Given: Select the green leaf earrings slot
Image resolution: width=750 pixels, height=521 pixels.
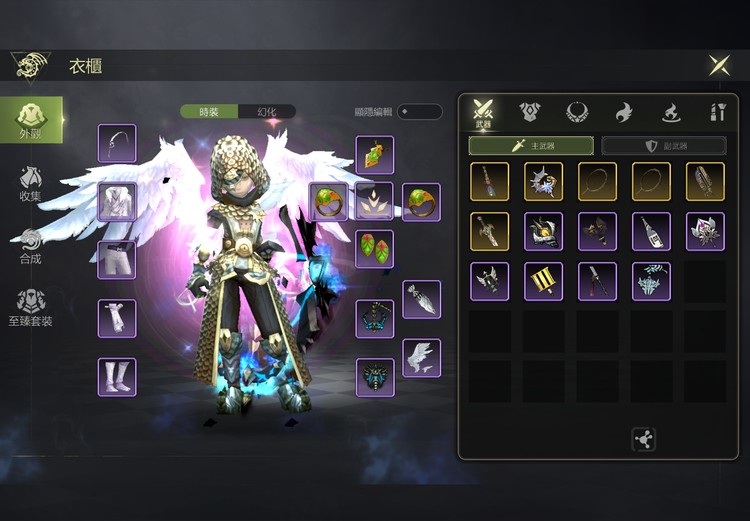Looking at the screenshot, I should (x=374, y=249).
